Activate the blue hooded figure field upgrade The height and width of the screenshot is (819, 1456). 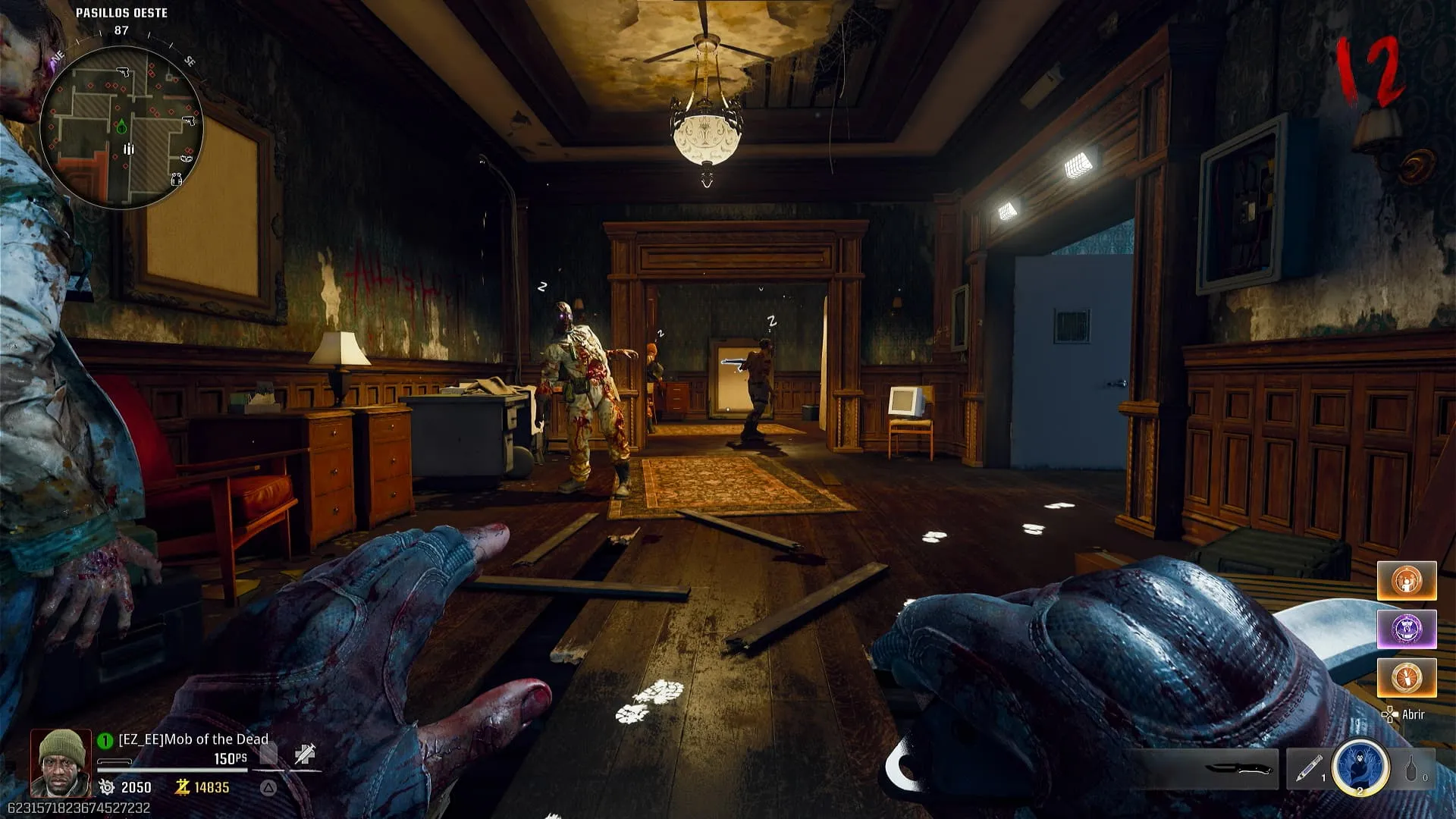click(1360, 767)
